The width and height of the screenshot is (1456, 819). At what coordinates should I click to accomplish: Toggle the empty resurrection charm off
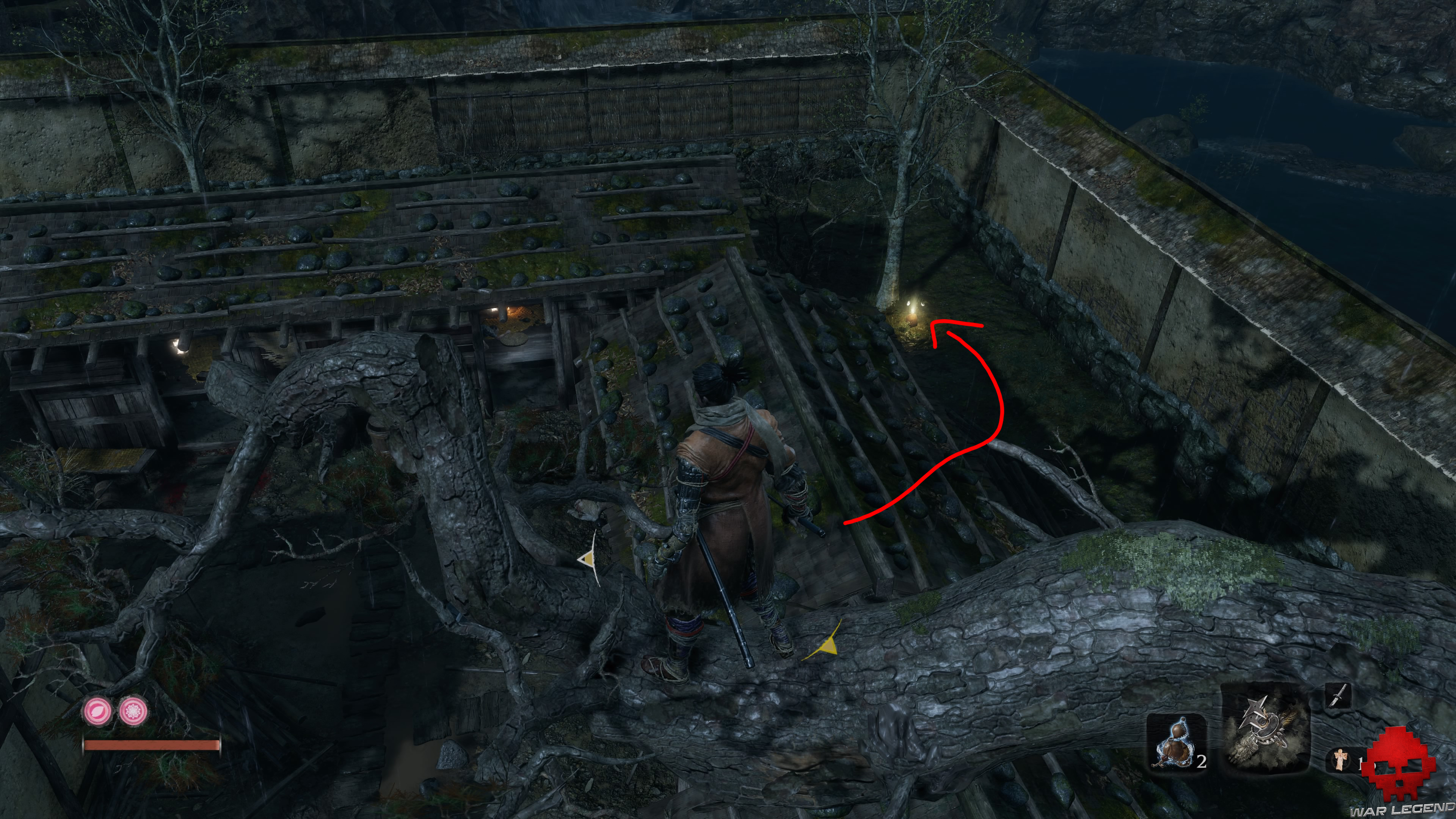coord(98,712)
